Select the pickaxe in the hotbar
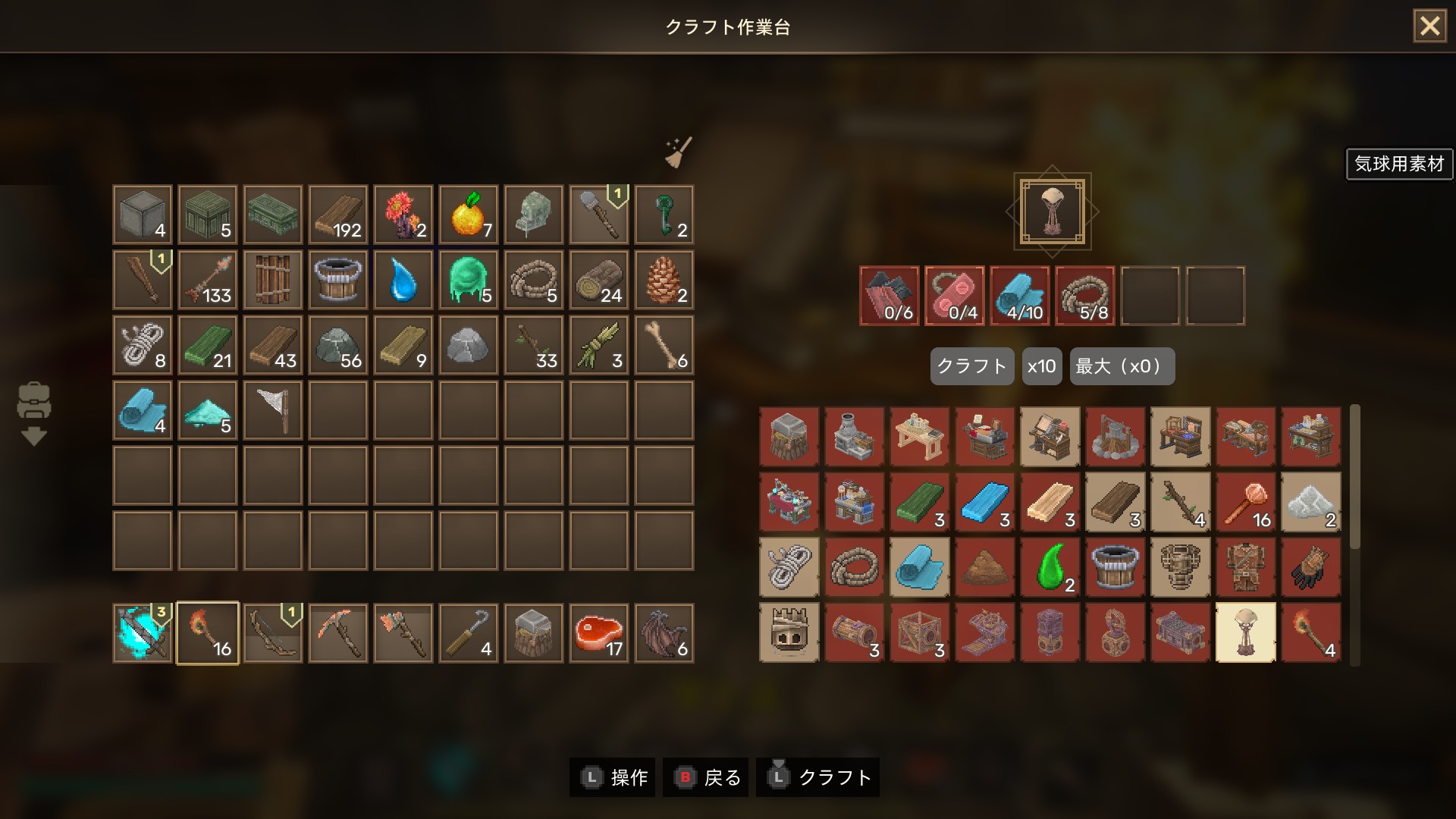Image resolution: width=1456 pixels, height=819 pixels. (x=338, y=633)
